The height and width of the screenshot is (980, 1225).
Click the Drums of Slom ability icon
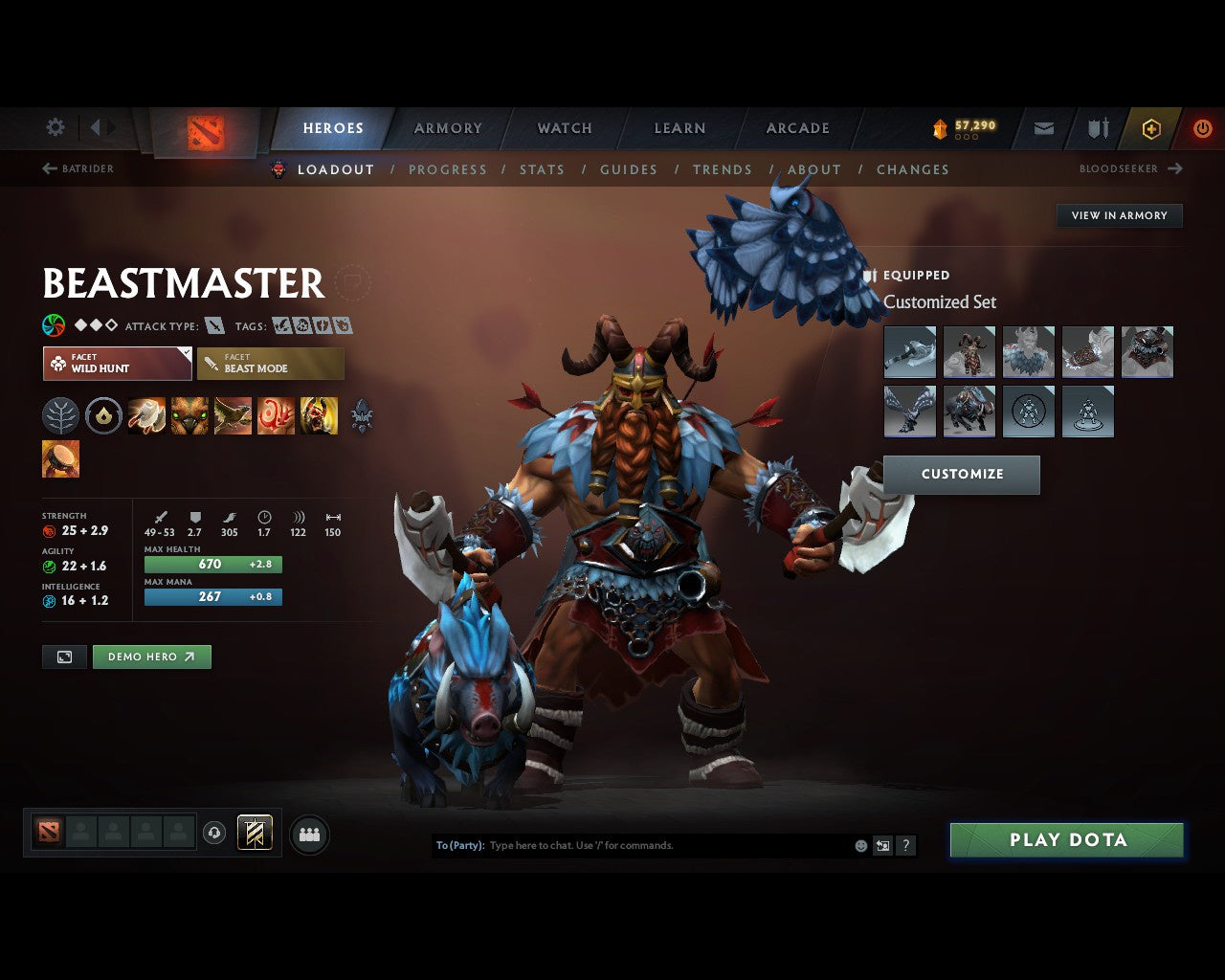tap(62, 458)
